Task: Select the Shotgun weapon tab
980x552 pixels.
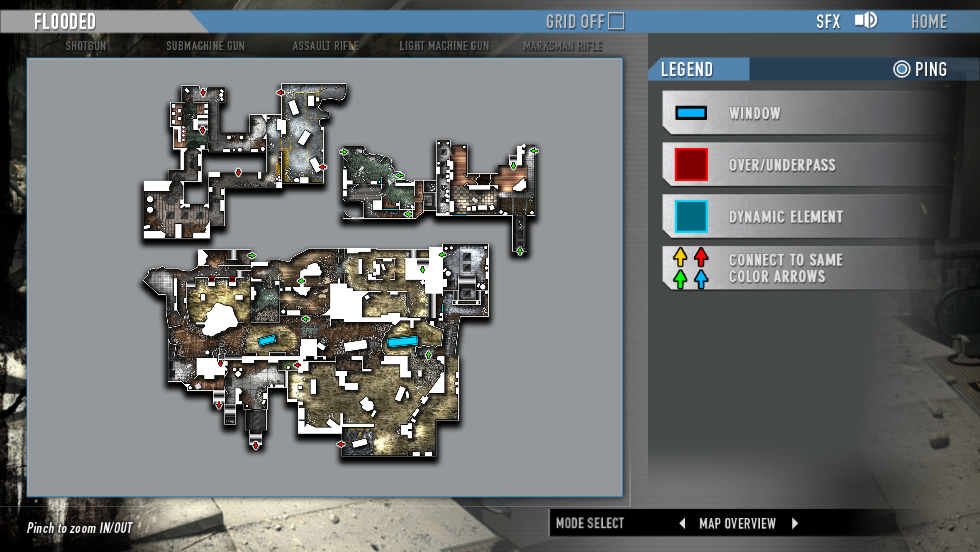Action: (x=86, y=46)
